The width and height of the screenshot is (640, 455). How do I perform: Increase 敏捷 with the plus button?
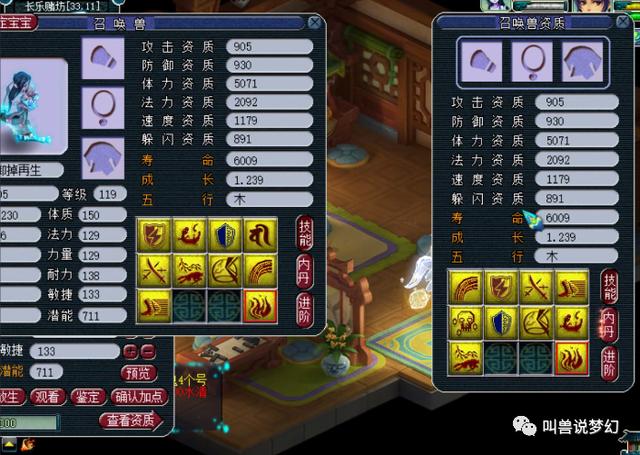click(x=129, y=351)
